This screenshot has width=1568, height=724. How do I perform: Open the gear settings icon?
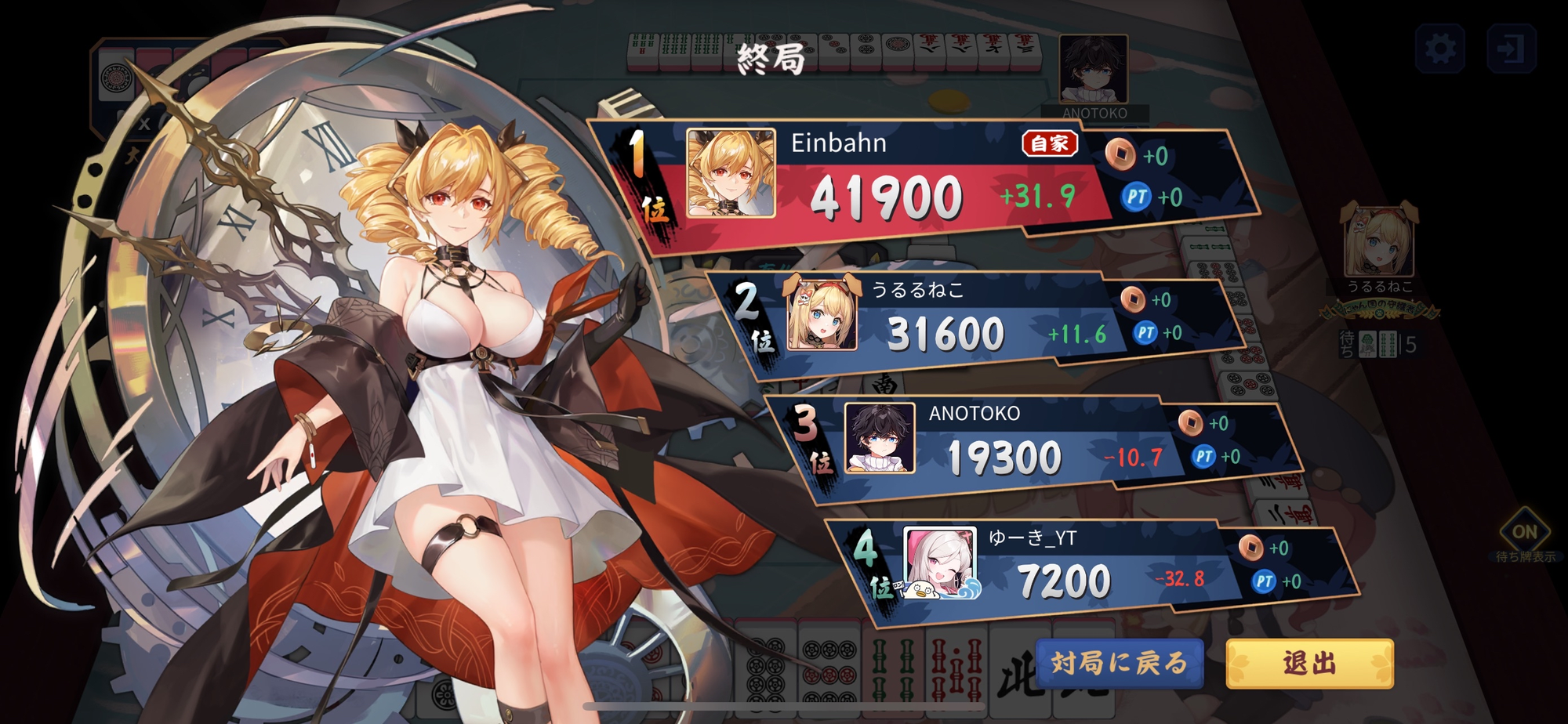(x=1440, y=49)
